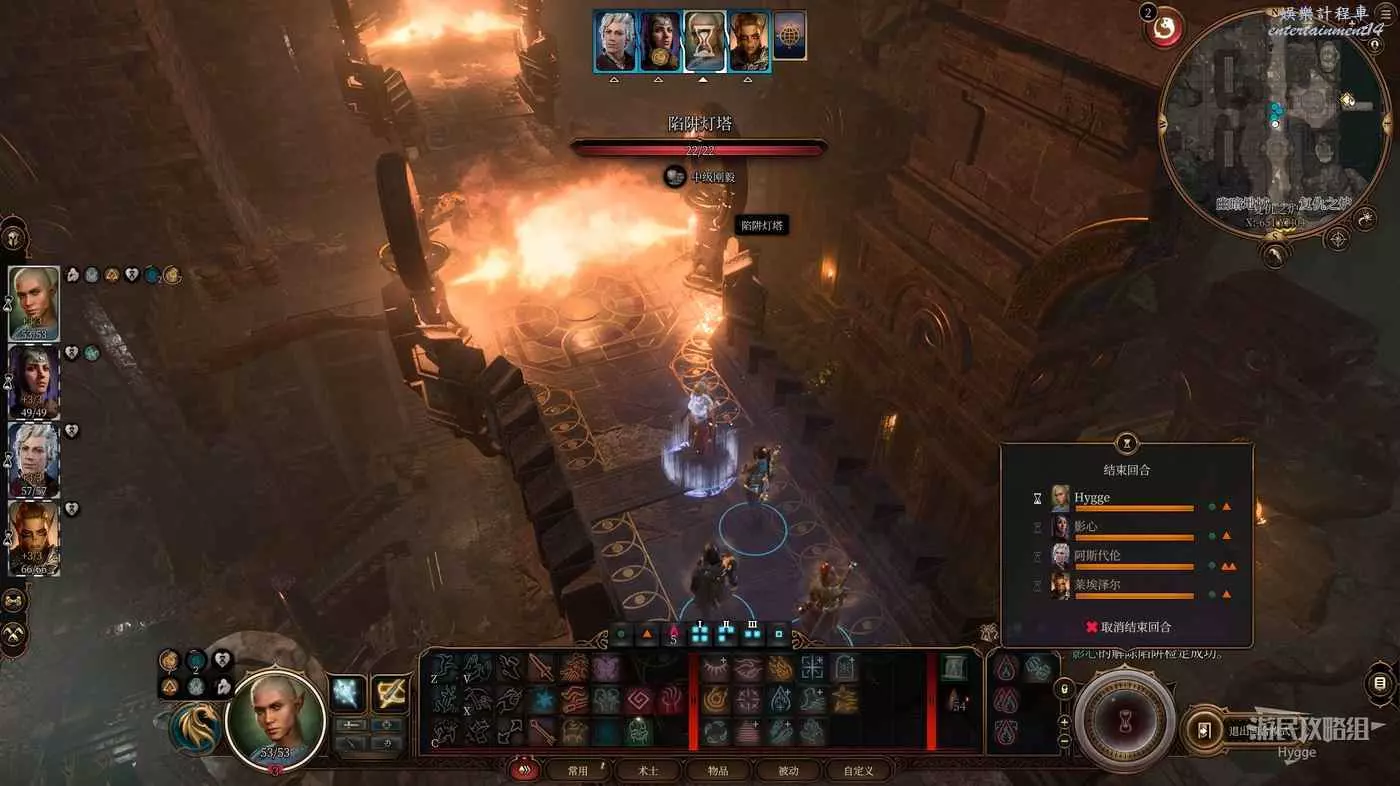This screenshot has height=786, width=1400.
Task: Switch to the 术士 hotbar tab
Action: pyautogui.click(x=648, y=771)
